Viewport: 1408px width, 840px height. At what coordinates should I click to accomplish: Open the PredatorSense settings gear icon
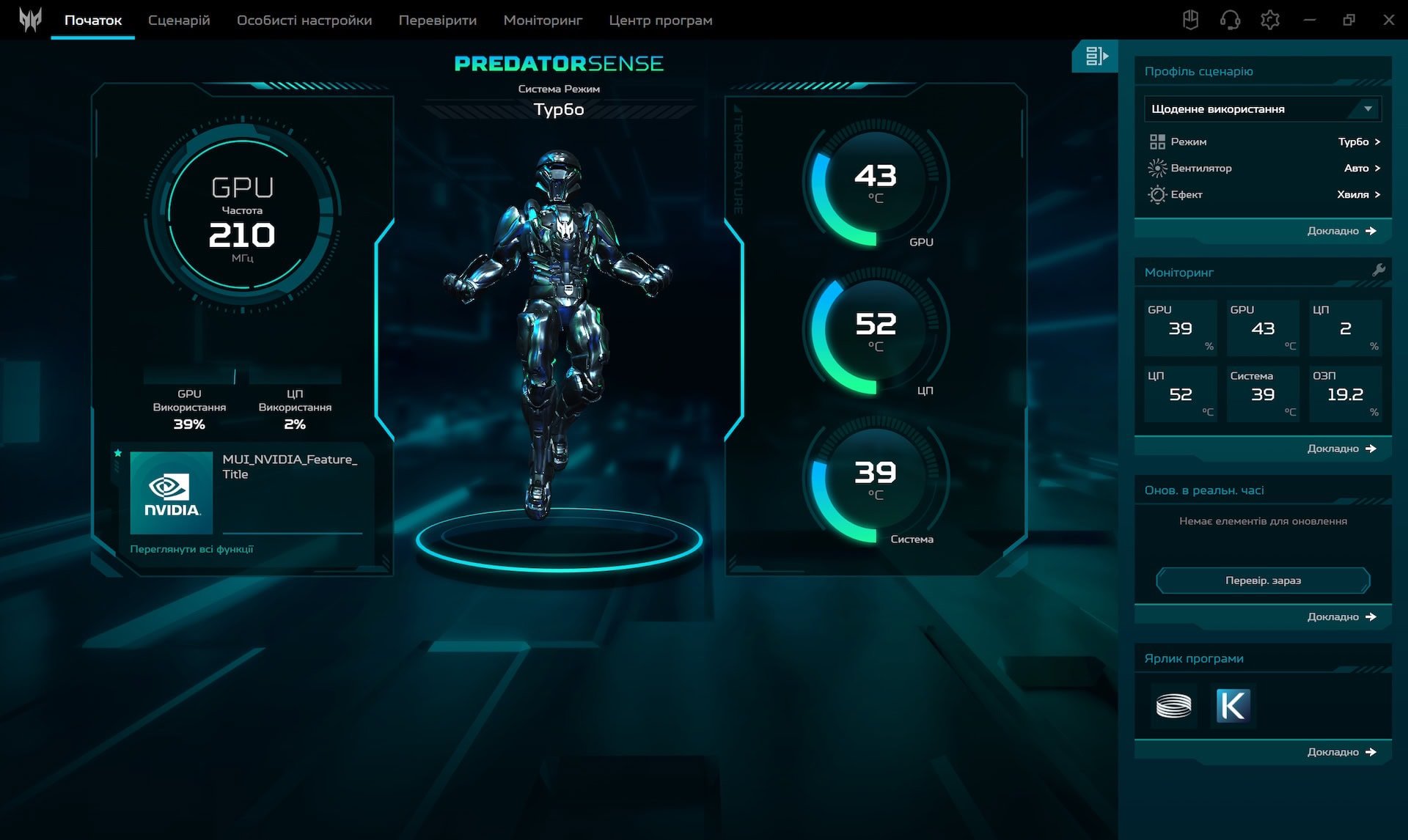[x=1270, y=20]
